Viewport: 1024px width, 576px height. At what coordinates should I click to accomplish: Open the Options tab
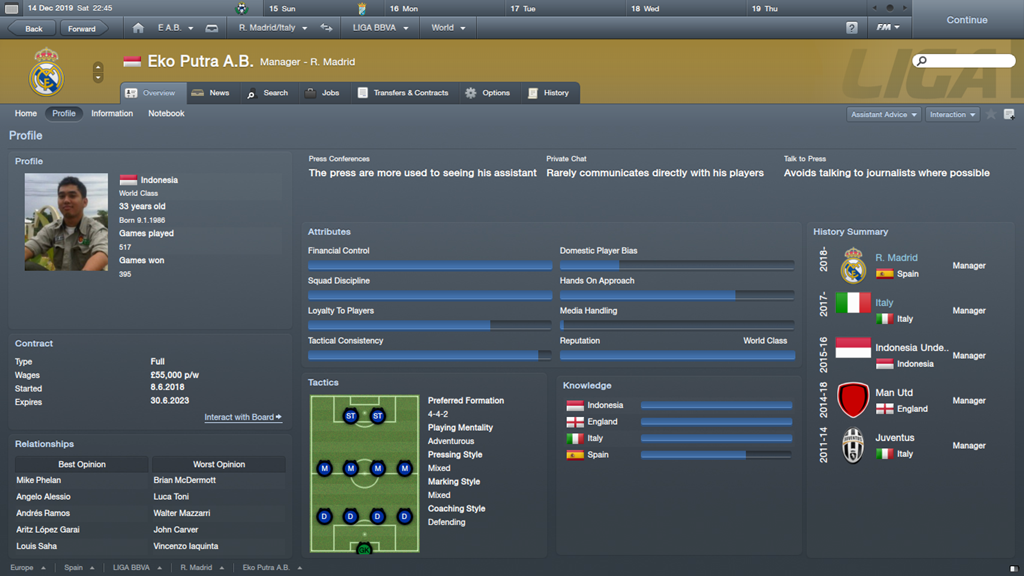[x=487, y=93]
